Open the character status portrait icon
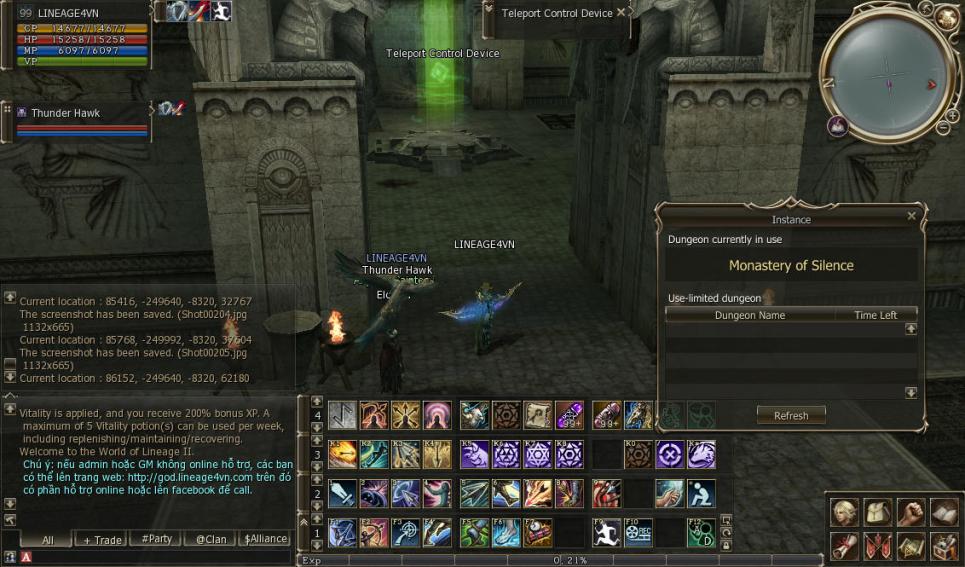The height and width of the screenshot is (567, 965). click(845, 513)
